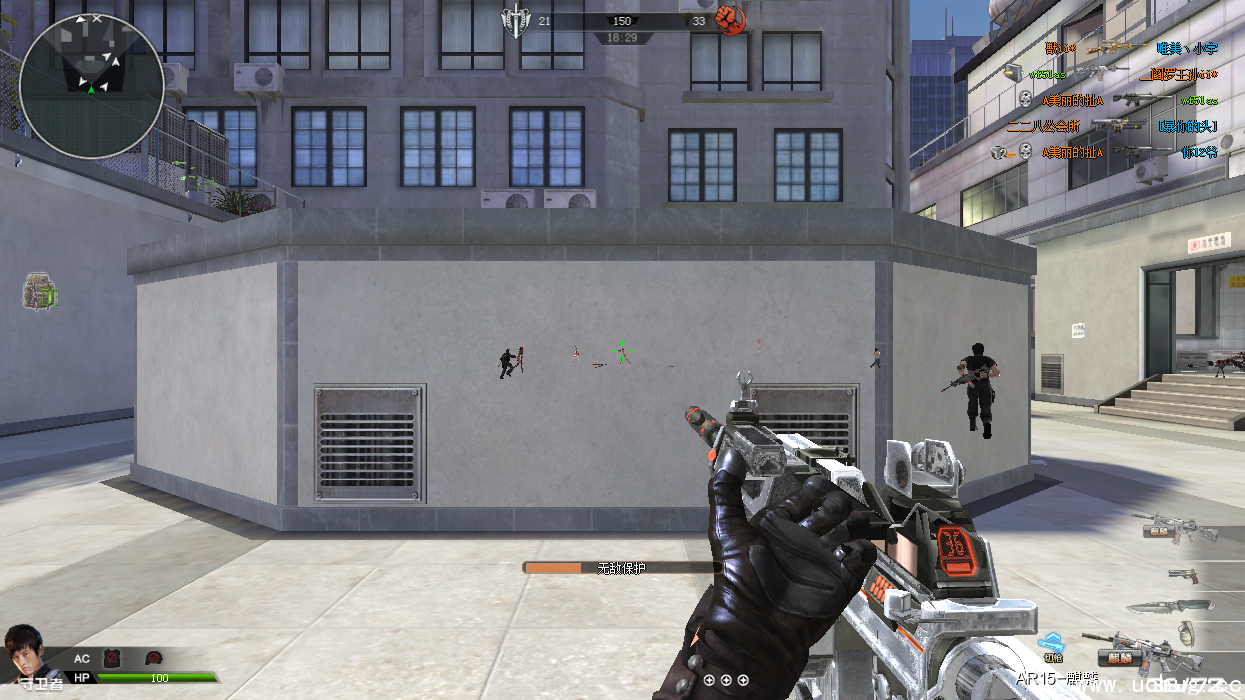The image size is (1245, 700).
Task: Open the green backpack icon
Action: click(x=40, y=292)
